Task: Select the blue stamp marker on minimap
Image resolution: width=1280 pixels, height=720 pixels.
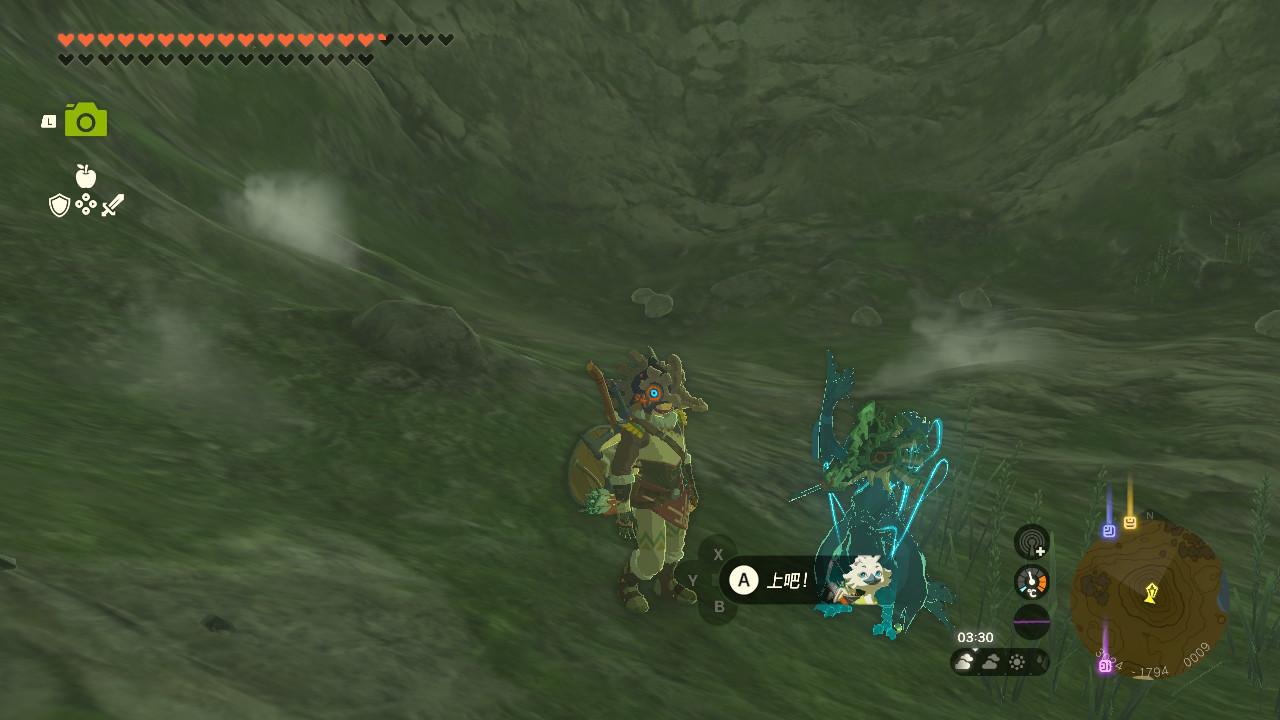Action: tap(1109, 531)
